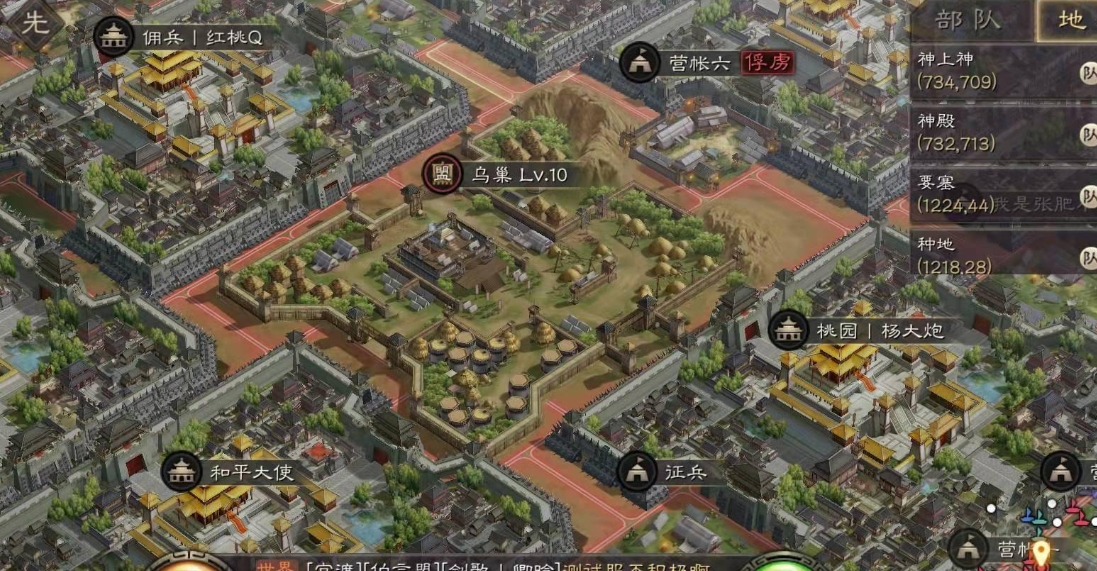Image resolution: width=1097 pixels, height=571 pixels.
Task: Click the 先 button in the corner
Action: pos(33,21)
